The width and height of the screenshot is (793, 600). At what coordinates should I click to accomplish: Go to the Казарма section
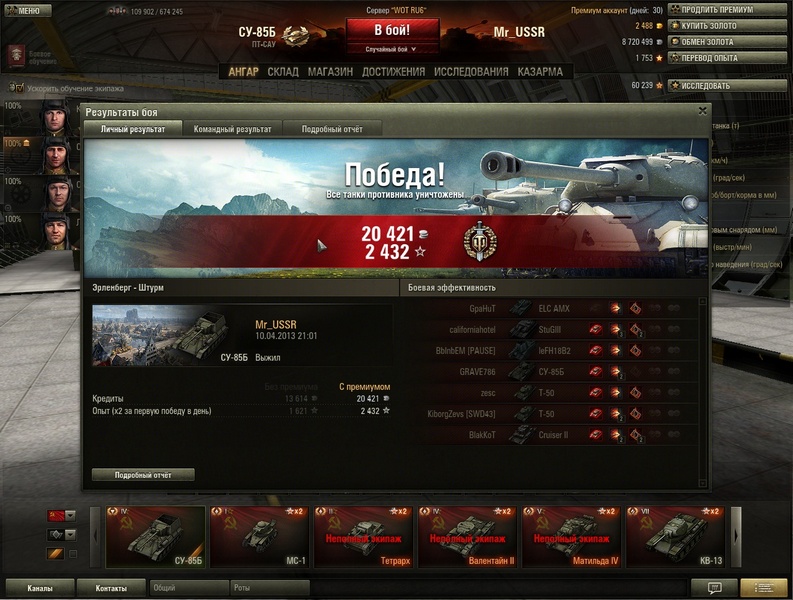540,72
